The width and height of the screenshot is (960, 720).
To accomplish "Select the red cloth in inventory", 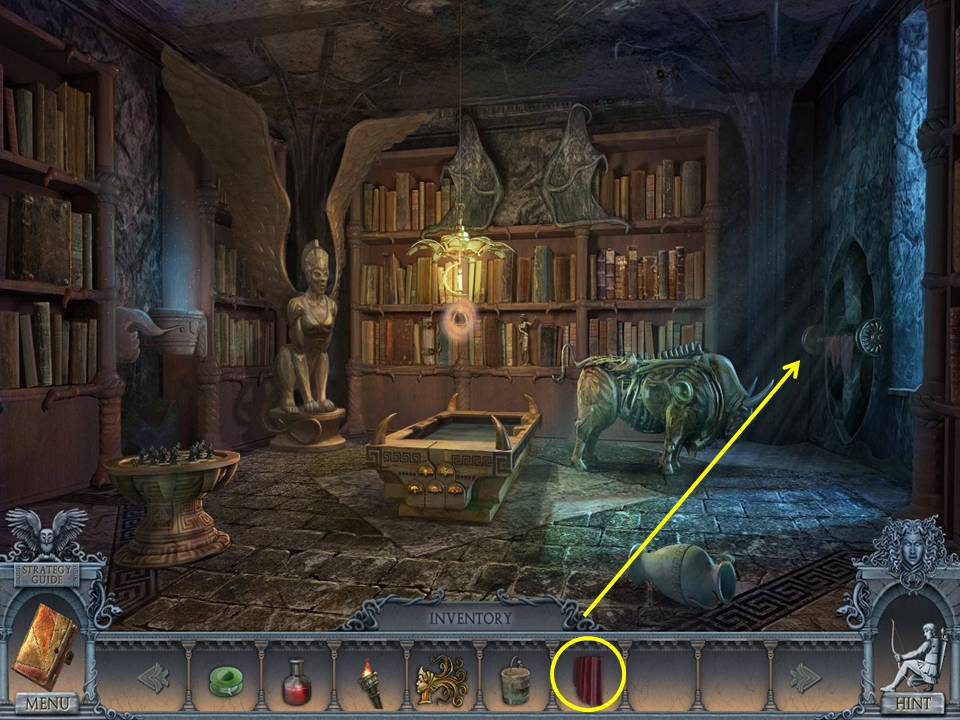I will click(x=588, y=677).
